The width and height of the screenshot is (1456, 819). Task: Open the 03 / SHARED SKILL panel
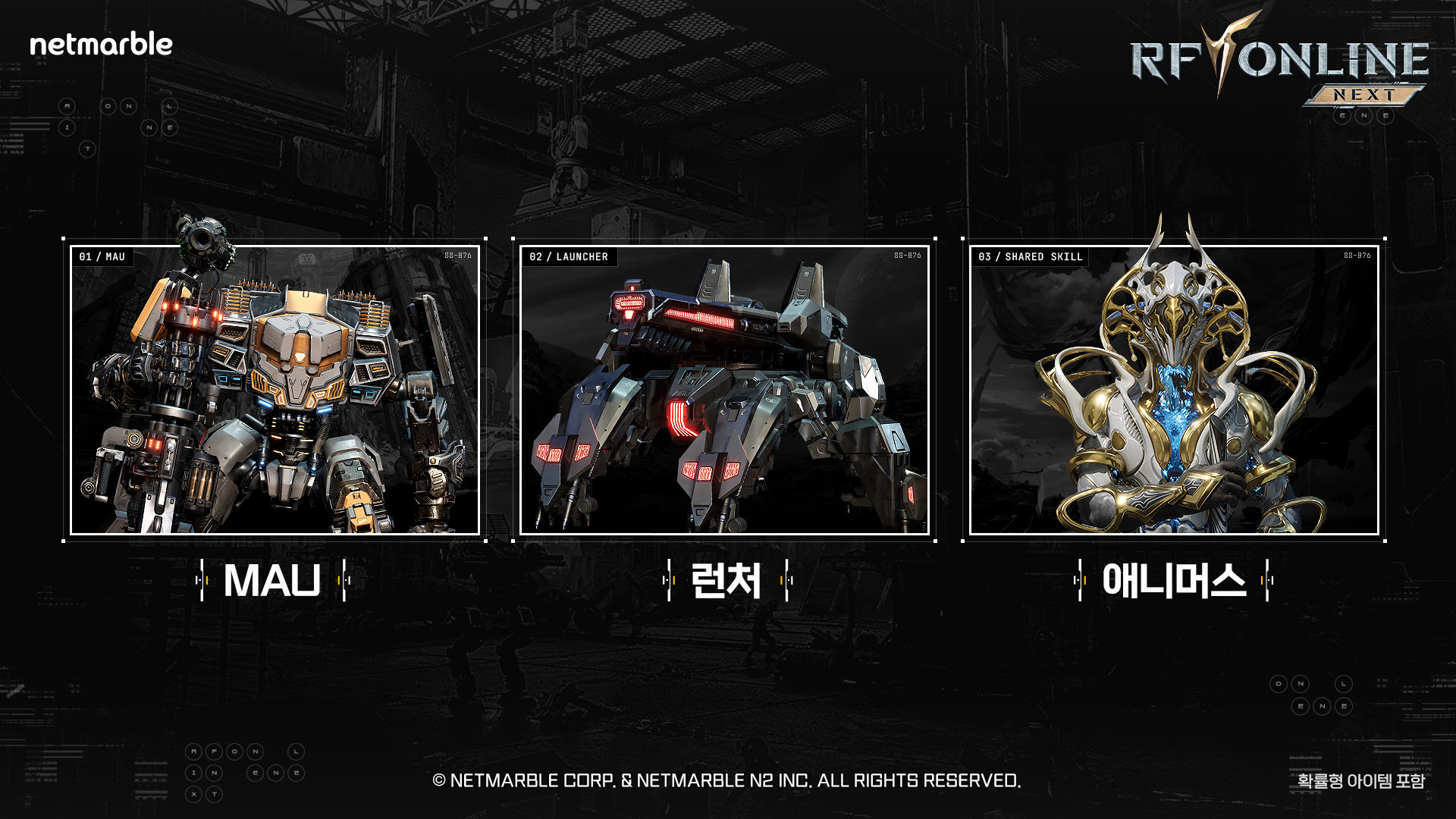coord(1174,390)
